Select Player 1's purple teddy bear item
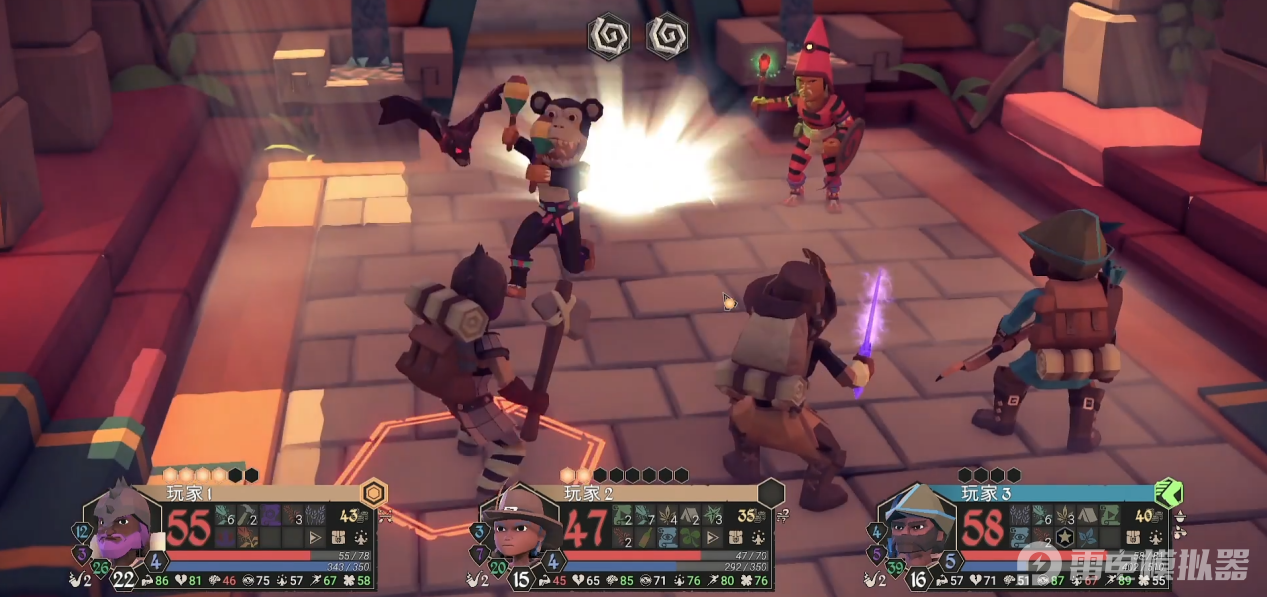The height and width of the screenshot is (597, 1267). pos(270,515)
